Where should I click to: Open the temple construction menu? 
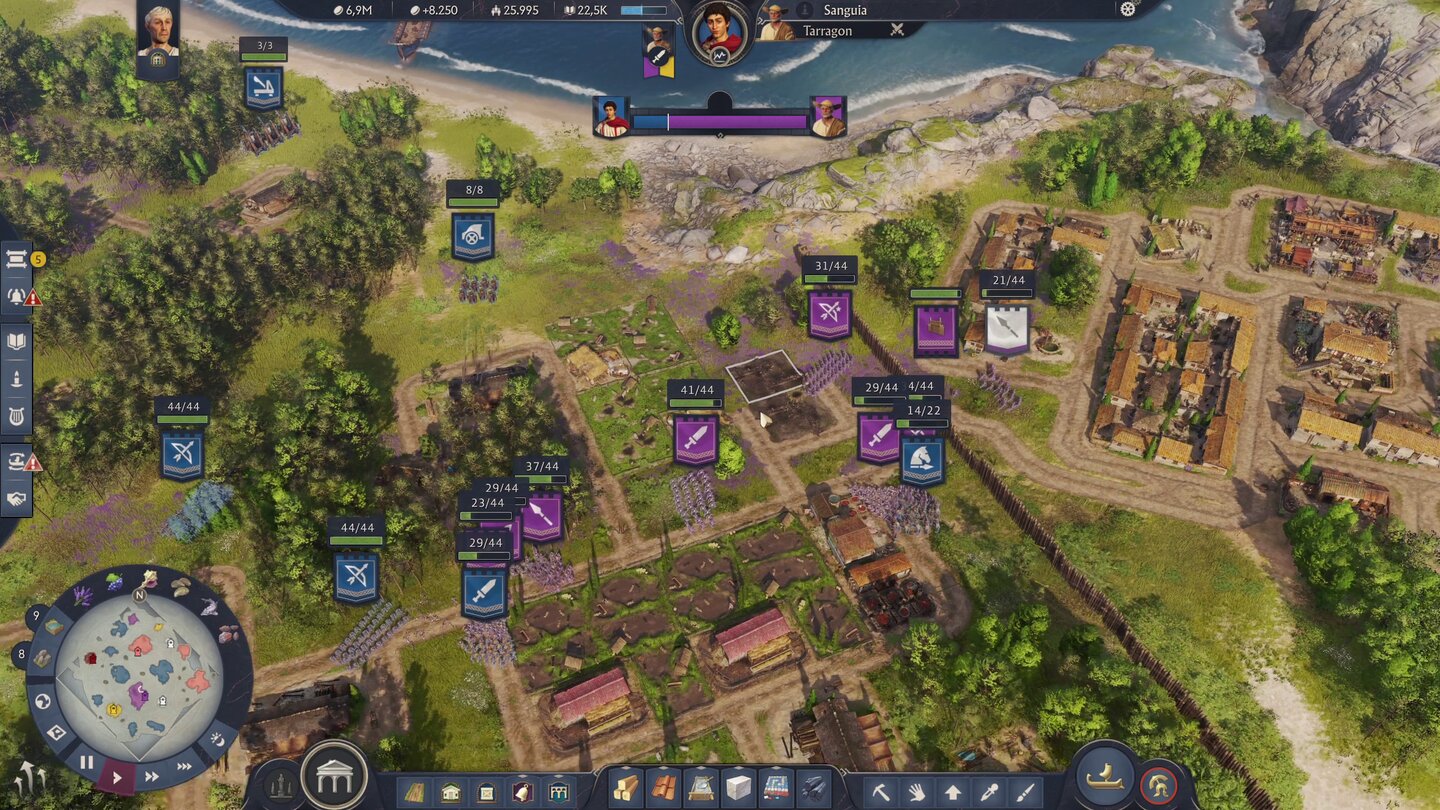(335, 775)
